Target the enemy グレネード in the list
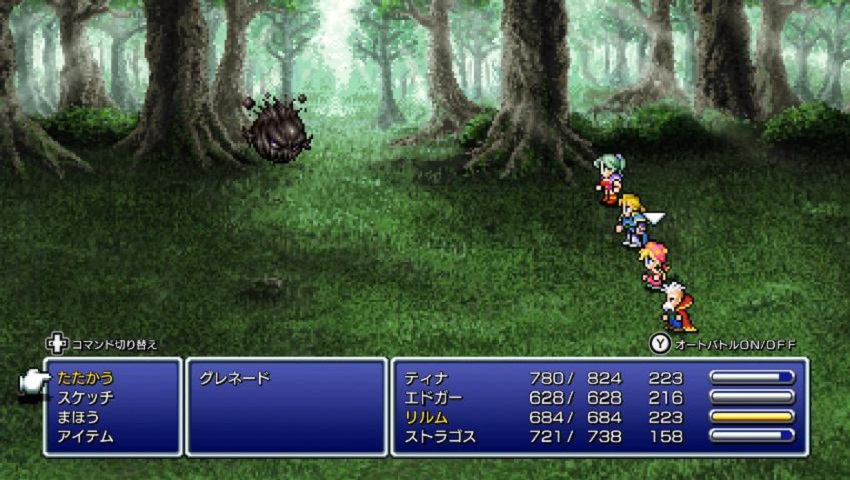 click(235, 379)
